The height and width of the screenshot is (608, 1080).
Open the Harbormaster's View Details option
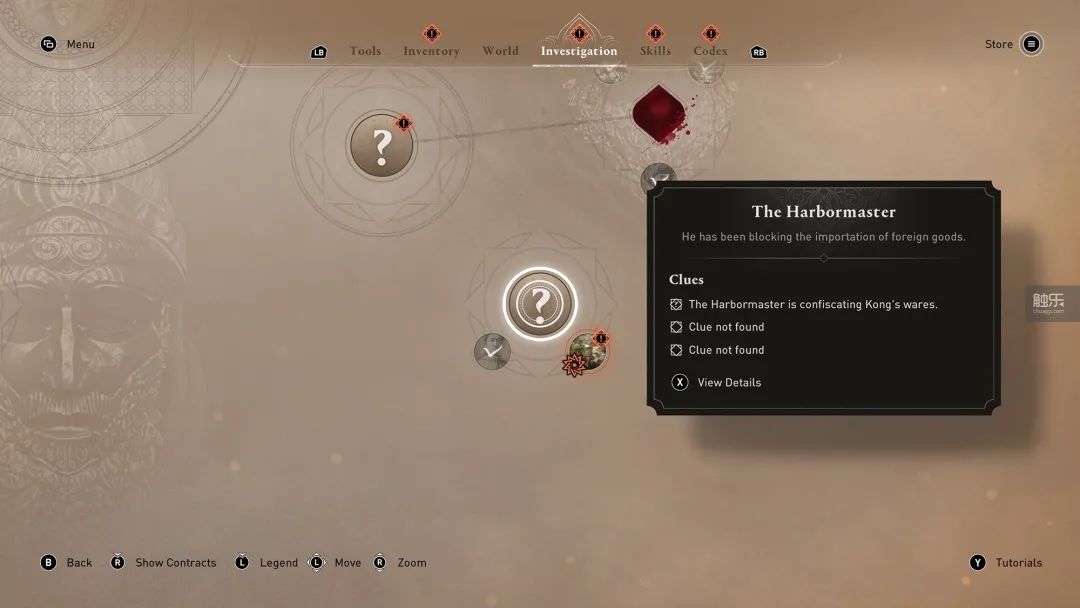pos(728,382)
